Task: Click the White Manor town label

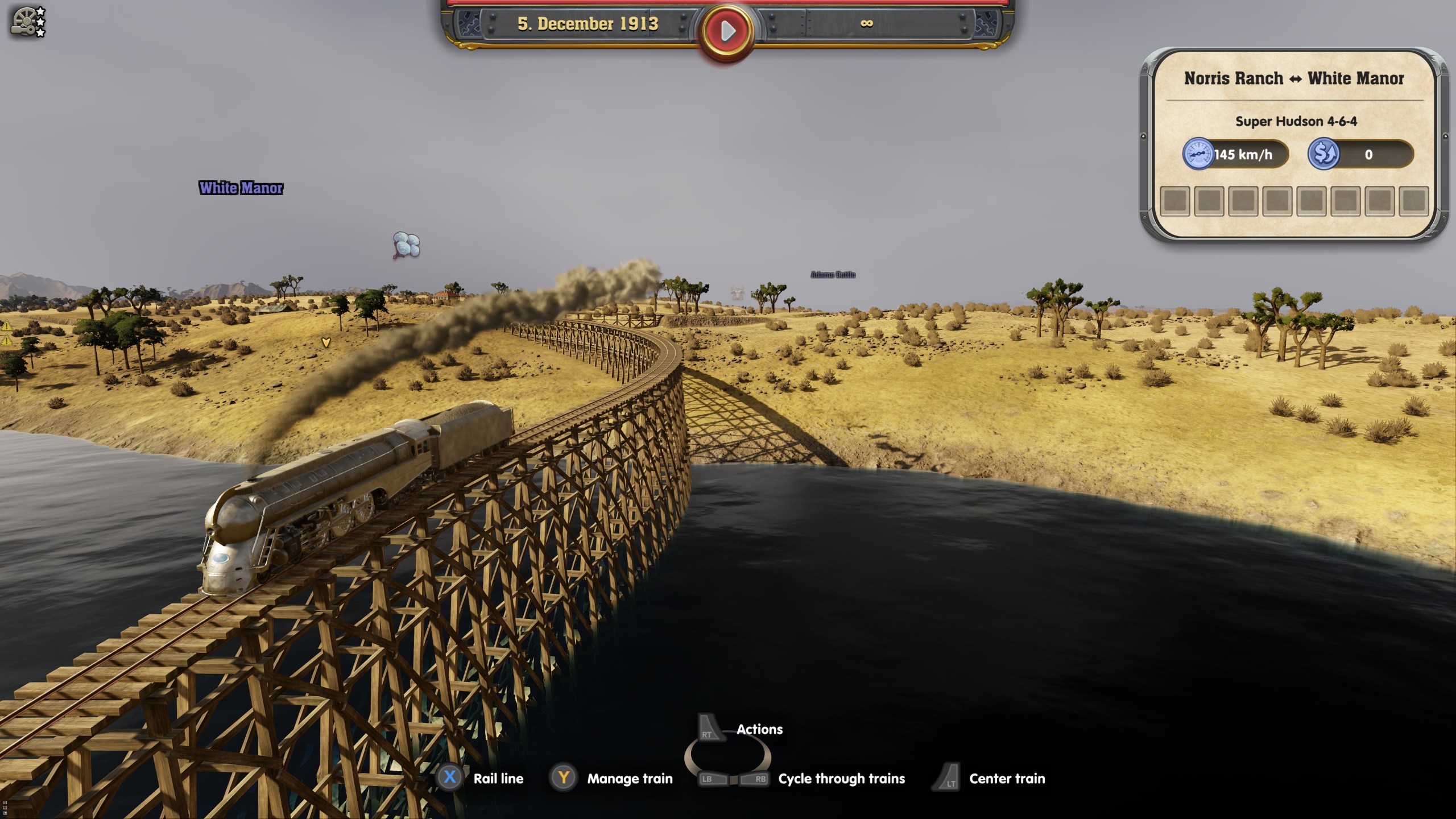Action: 241,188
